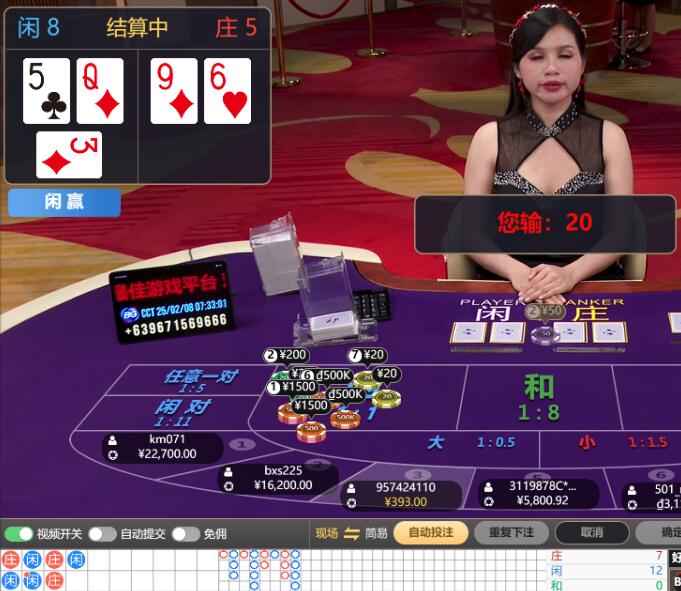This screenshot has width=681, height=591.
Task: Click 重复下注 to repeat the bet
Action: (511, 533)
